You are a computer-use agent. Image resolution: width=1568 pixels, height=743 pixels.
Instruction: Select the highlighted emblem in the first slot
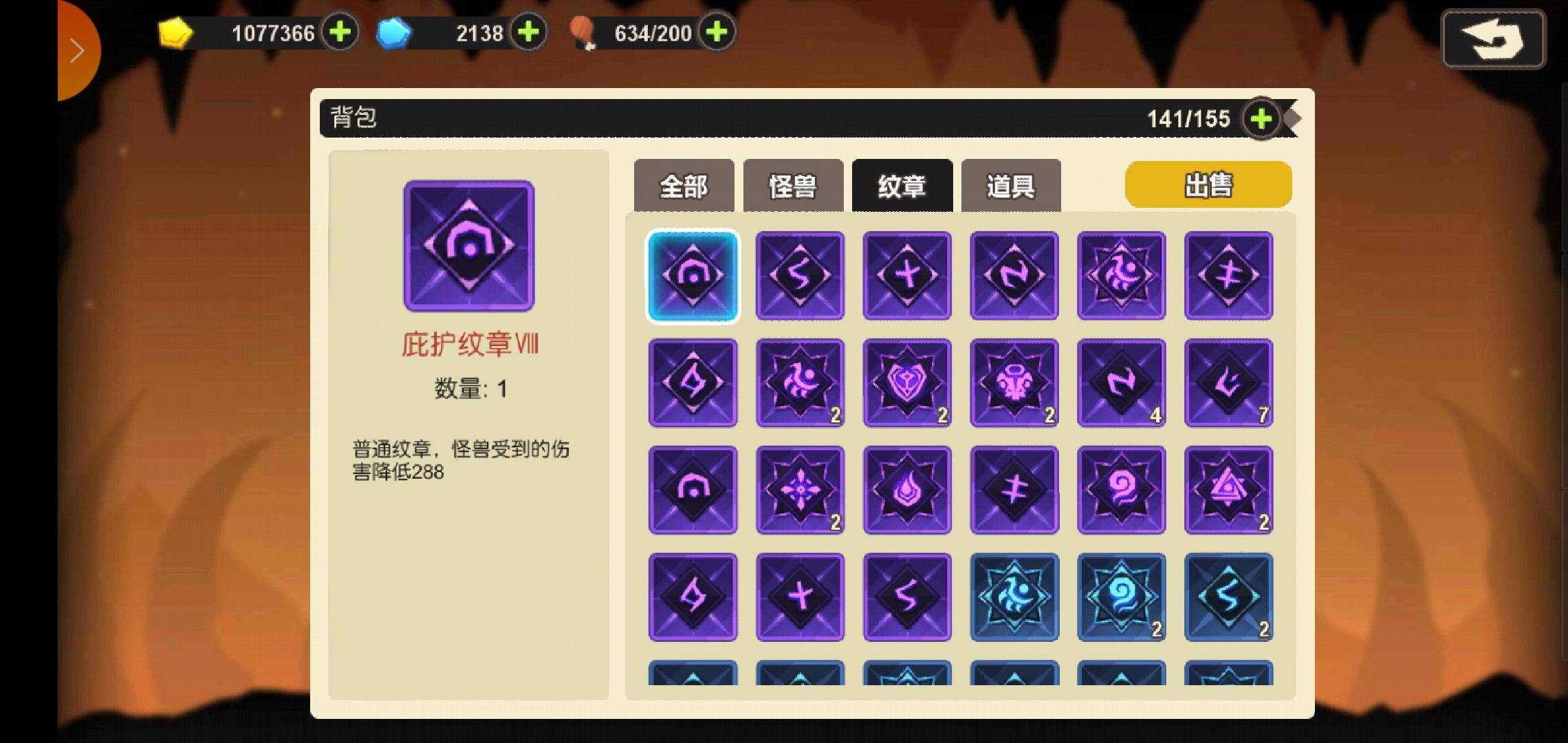(693, 277)
